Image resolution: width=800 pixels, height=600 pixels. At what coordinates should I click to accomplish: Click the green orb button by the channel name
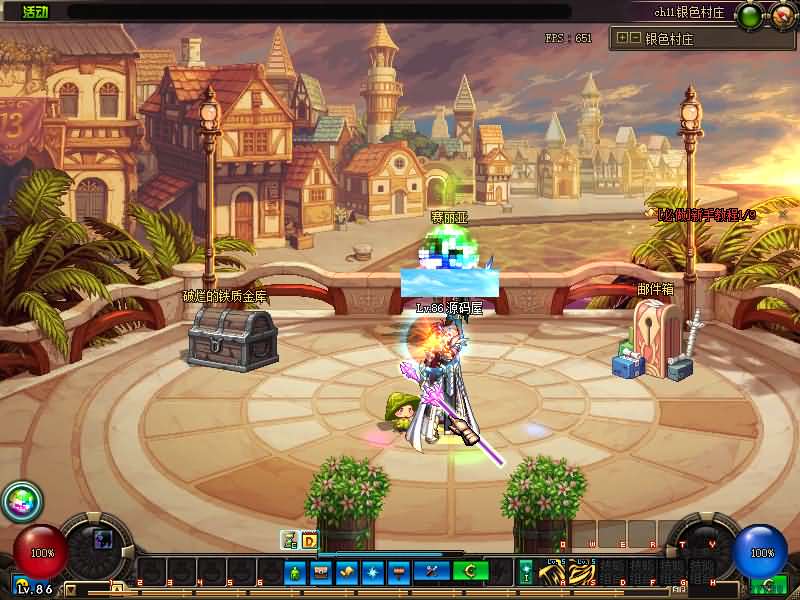pyautogui.click(x=749, y=15)
